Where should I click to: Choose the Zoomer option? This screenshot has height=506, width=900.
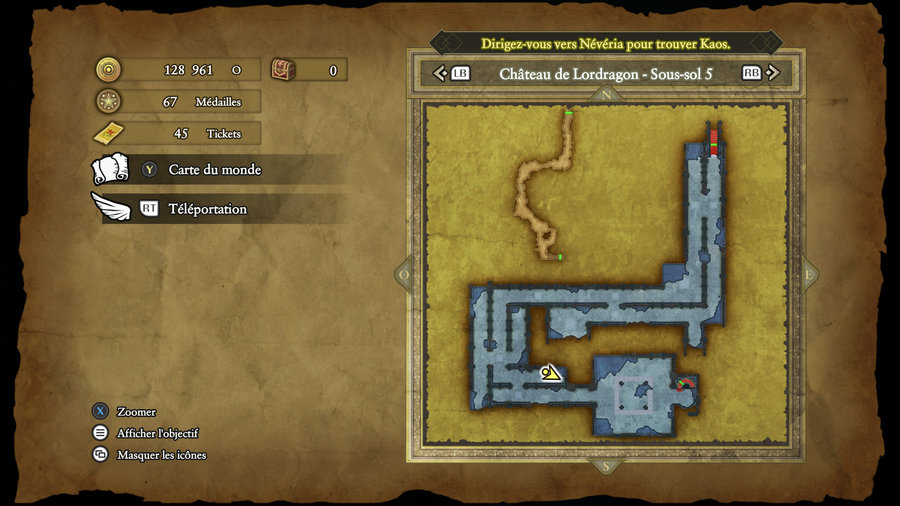click(136, 412)
